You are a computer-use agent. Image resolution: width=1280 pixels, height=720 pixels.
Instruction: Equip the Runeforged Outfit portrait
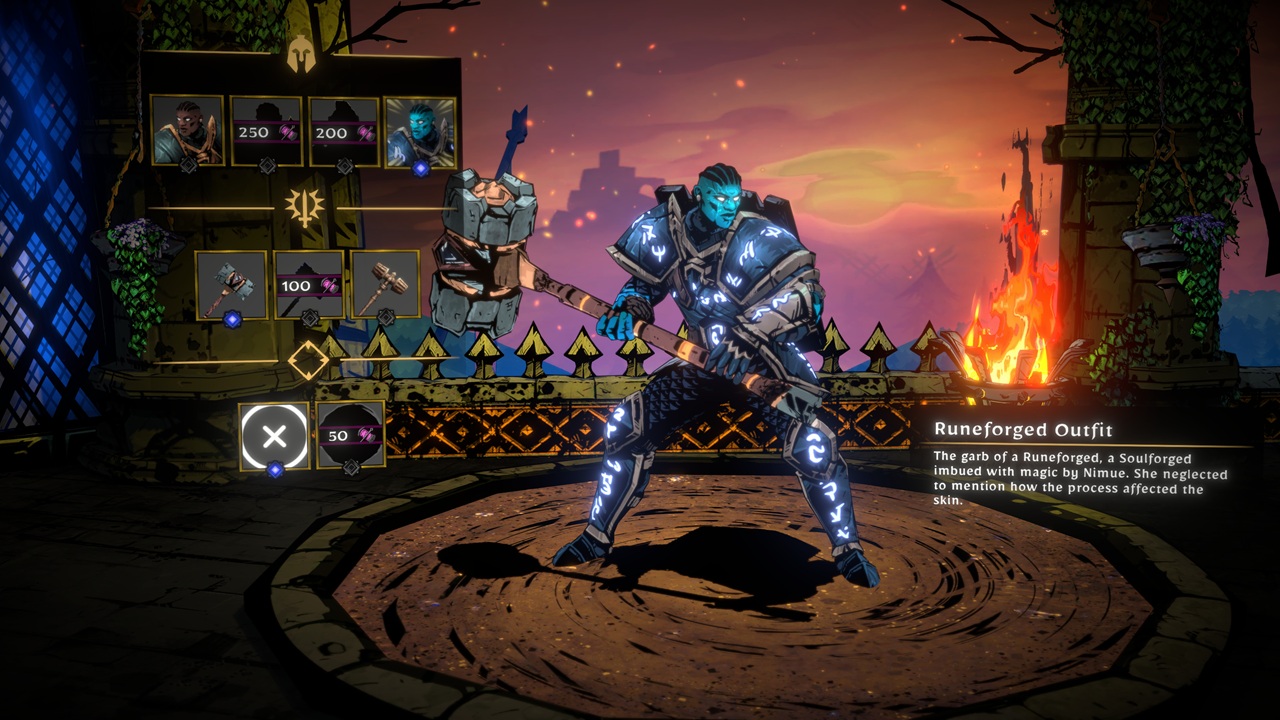coord(420,133)
